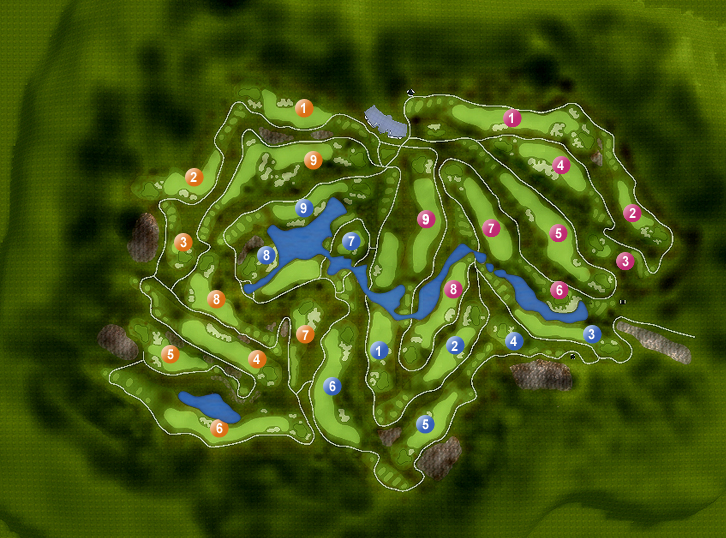Choose orange hole 4 on the map

click(256, 359)
